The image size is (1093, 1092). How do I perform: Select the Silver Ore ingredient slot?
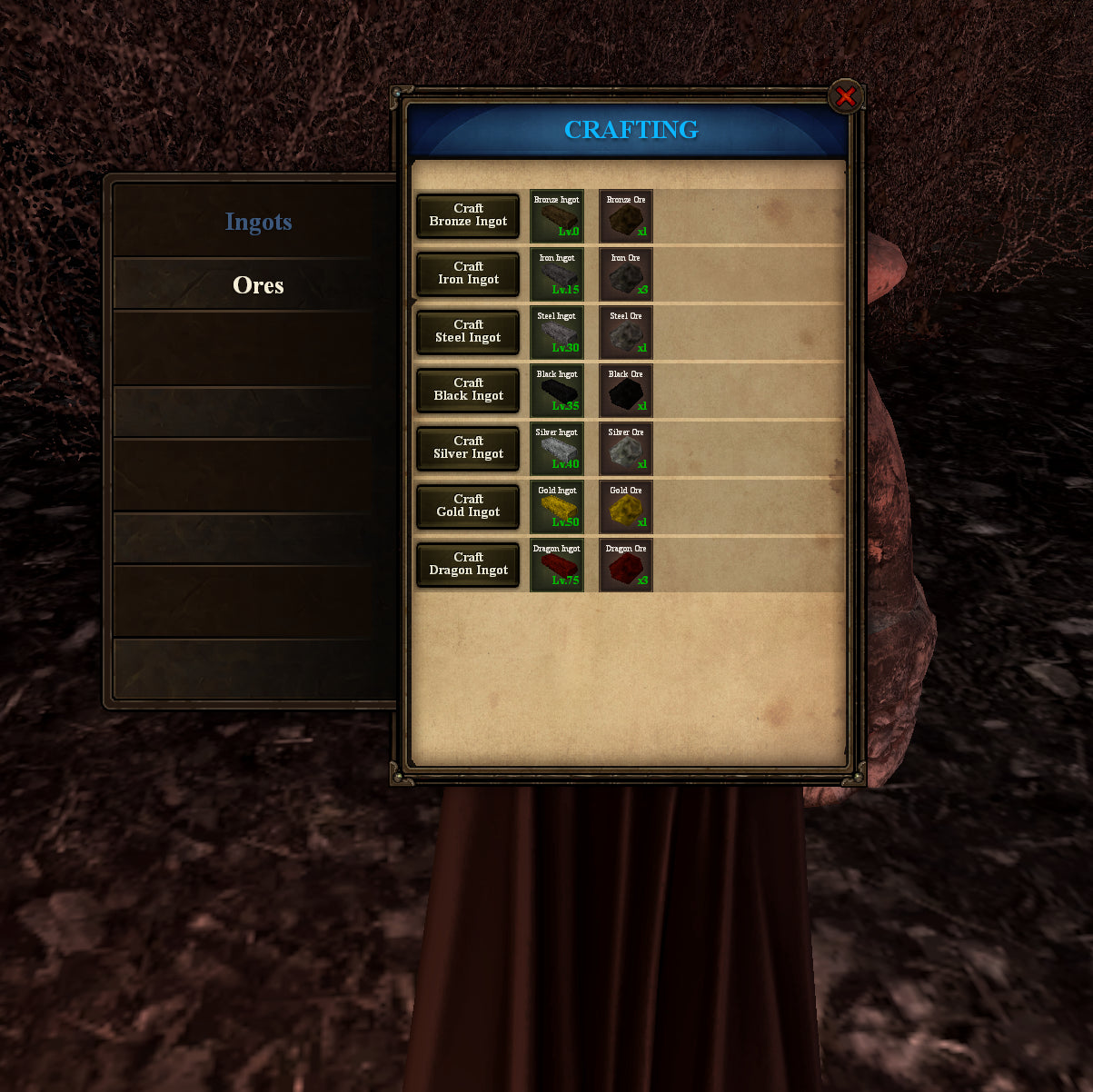point(626,449)
